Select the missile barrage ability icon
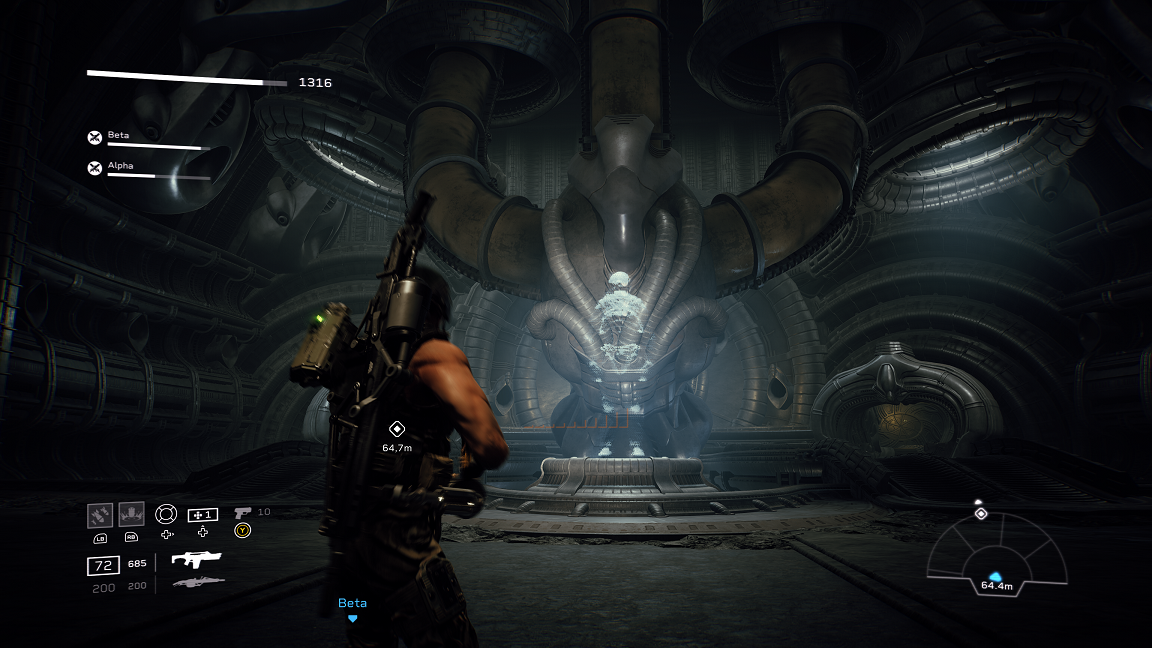Screen dimensions: 1152x648 (x=100, y=515)
